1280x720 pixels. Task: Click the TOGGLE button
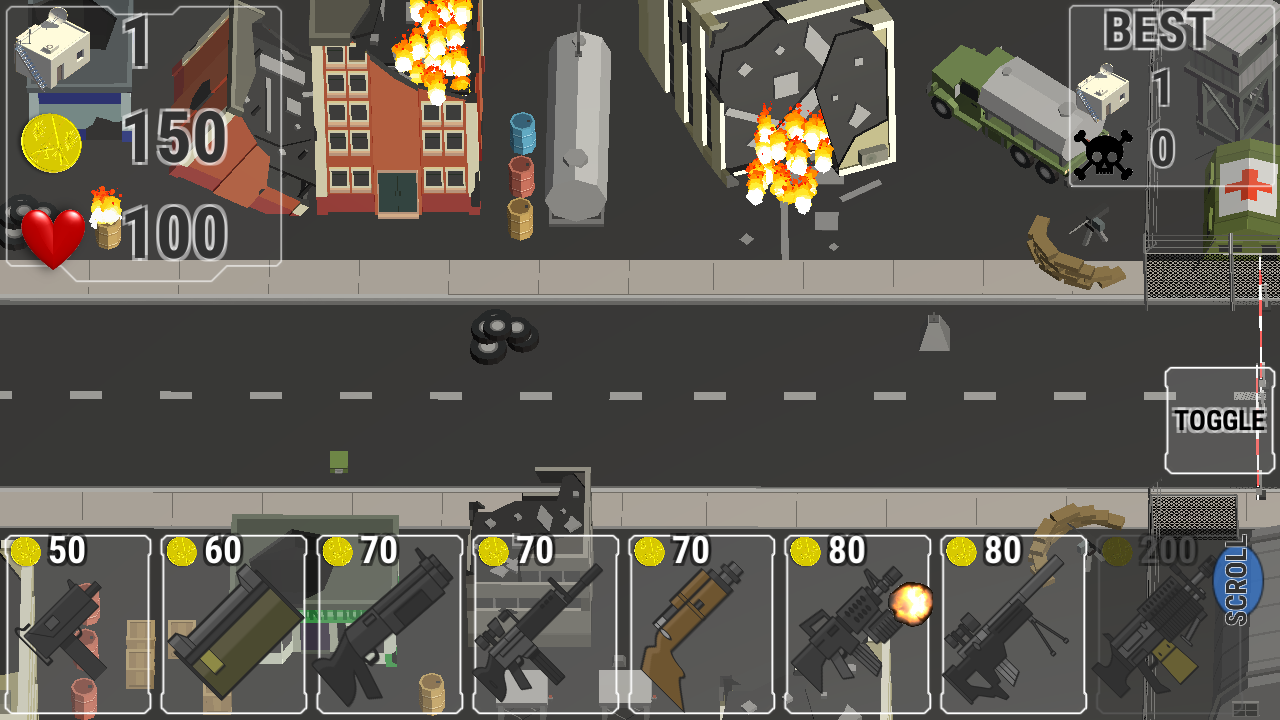click(x=1219, y=421)
